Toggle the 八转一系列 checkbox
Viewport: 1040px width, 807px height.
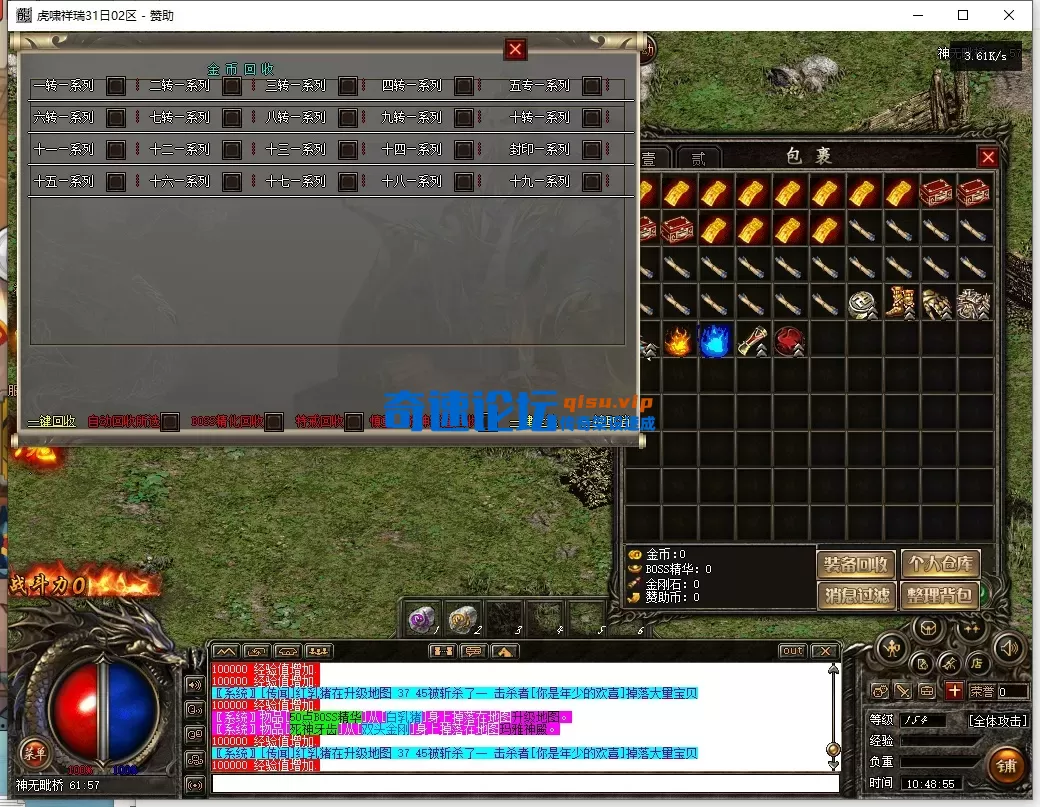[347, 118]
